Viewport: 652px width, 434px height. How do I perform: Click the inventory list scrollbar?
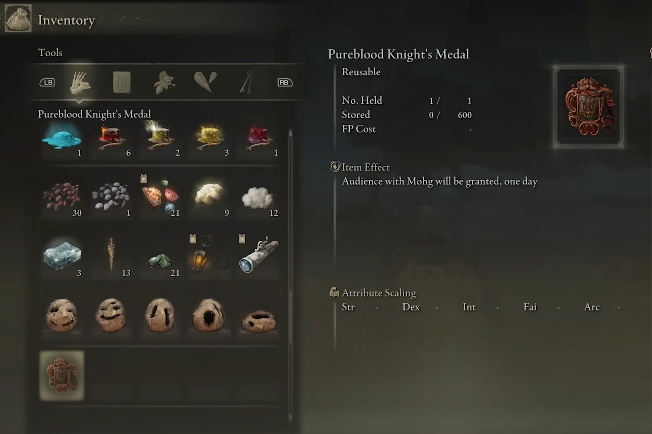coord(290,250)
